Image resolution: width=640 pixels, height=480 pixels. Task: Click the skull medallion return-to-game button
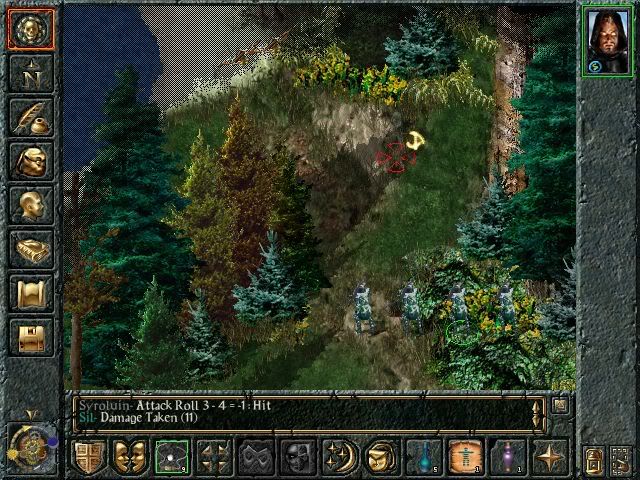(31, 30)
